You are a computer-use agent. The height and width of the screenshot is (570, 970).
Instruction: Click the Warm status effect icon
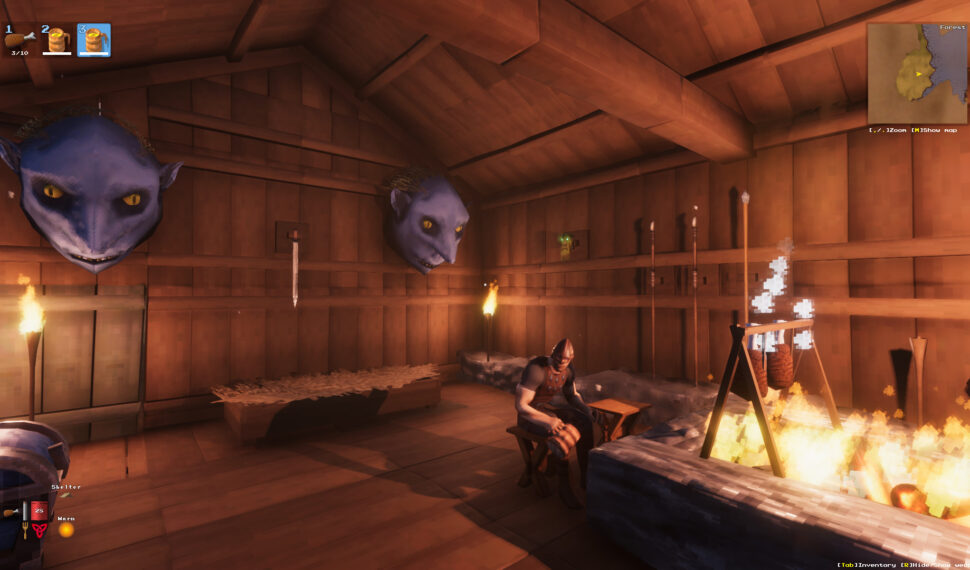66,530
